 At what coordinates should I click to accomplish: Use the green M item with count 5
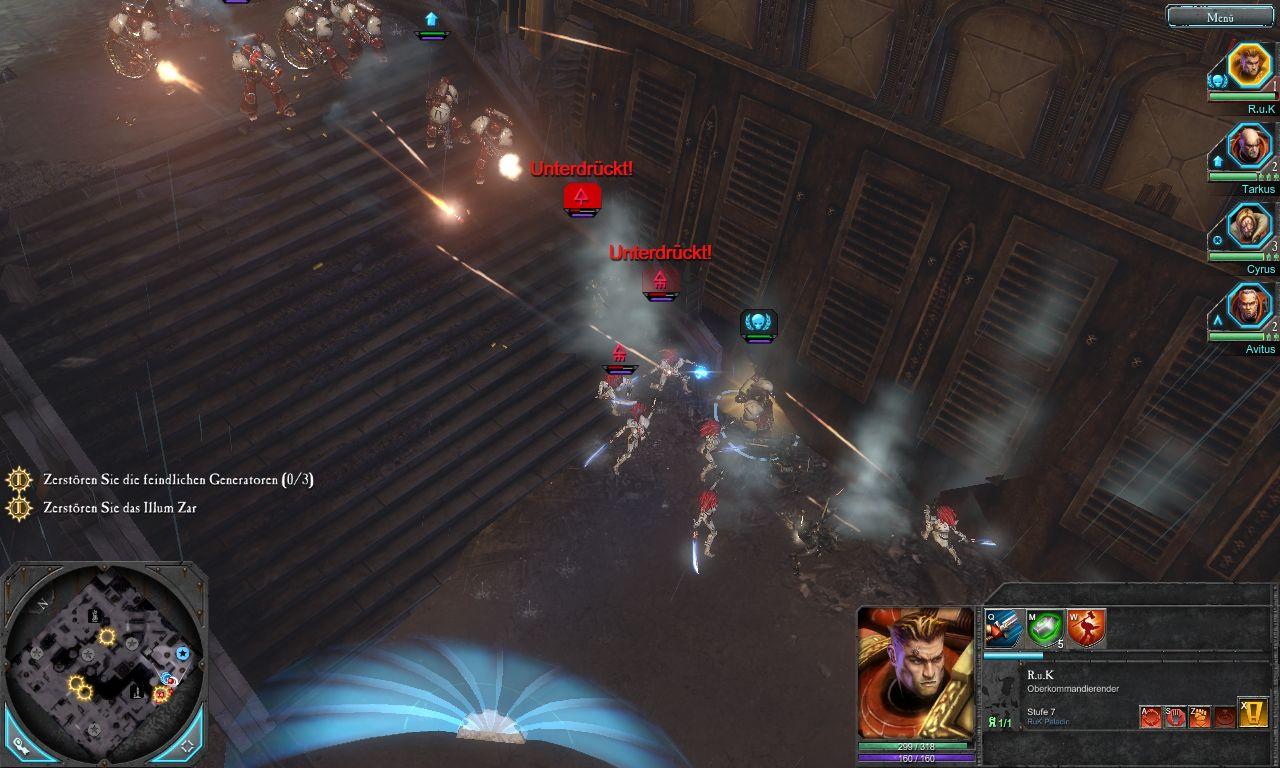pos(1044,628)
